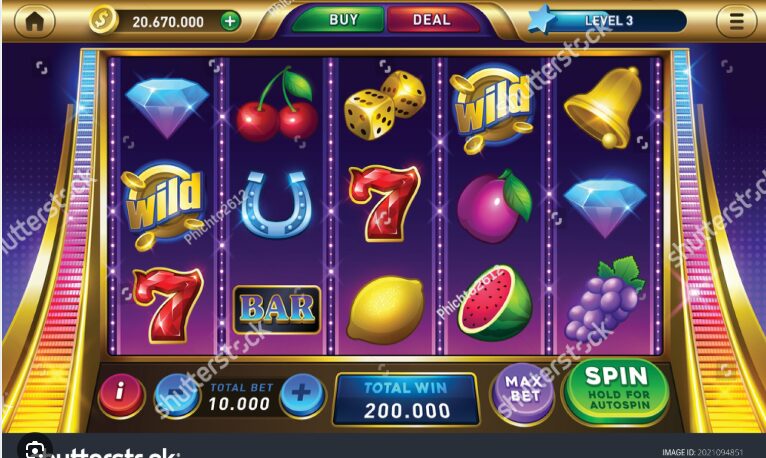
Task: Hit the green SPIN button
Action: click(x=616, y=390)
